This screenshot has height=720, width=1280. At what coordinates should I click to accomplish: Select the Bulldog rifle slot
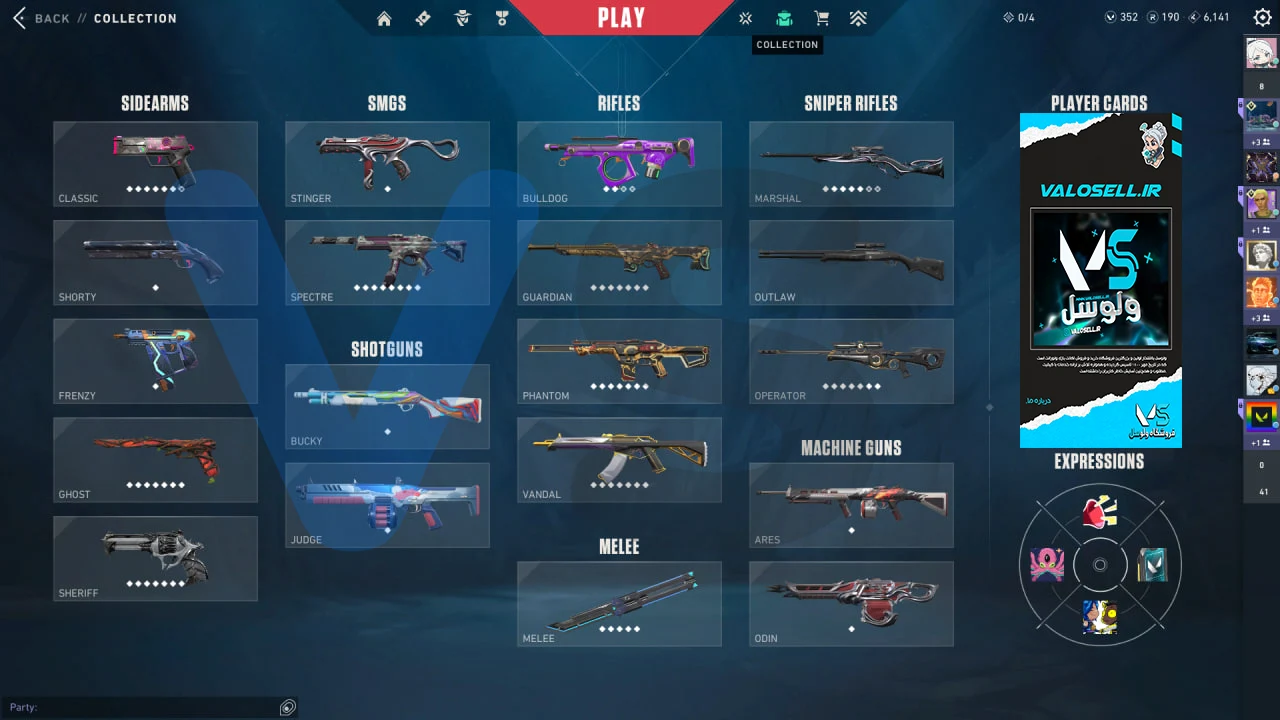coord(619,164)
